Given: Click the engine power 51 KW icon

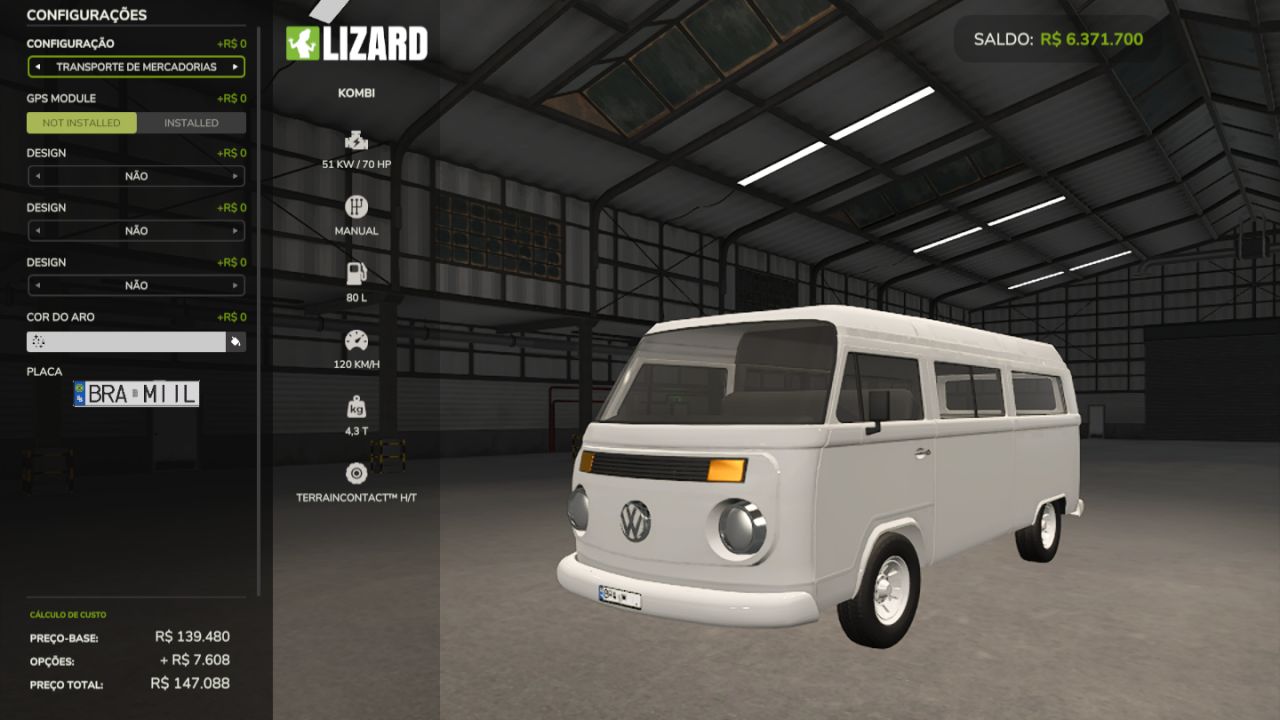Looking at the screenshot, I should point(356,140).
